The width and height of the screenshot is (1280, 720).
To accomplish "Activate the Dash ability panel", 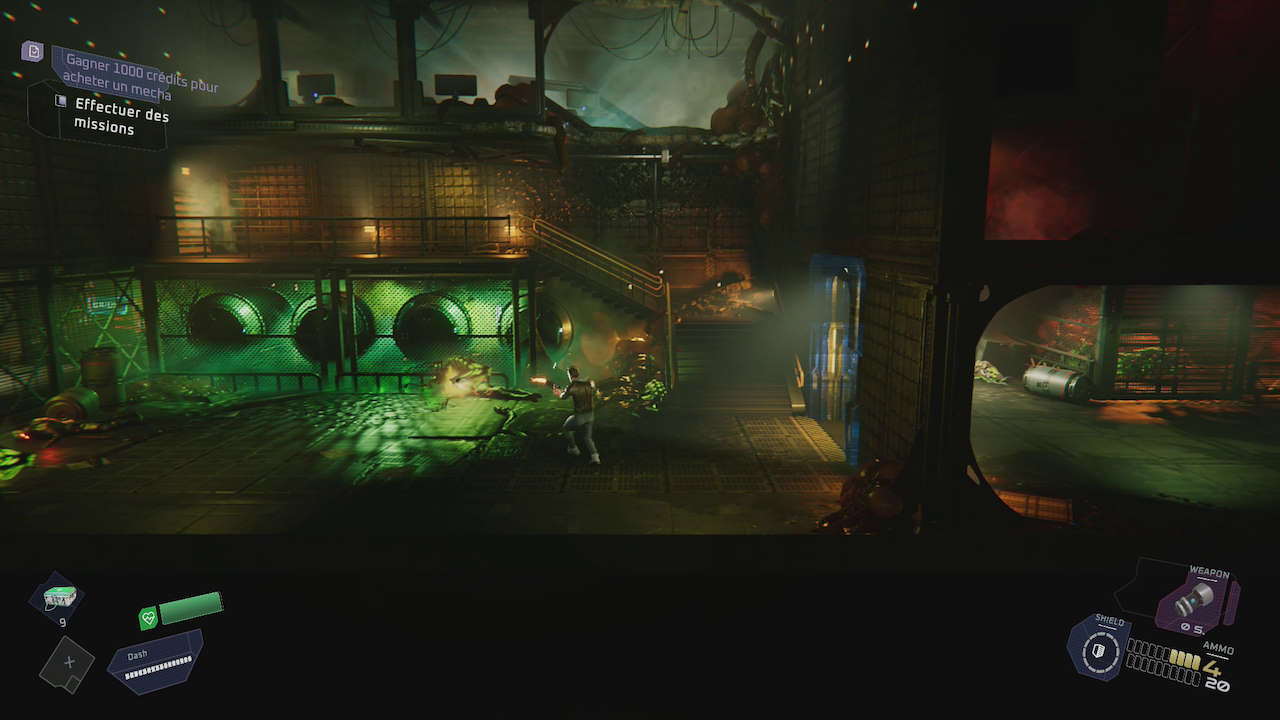I will point(155,661).
